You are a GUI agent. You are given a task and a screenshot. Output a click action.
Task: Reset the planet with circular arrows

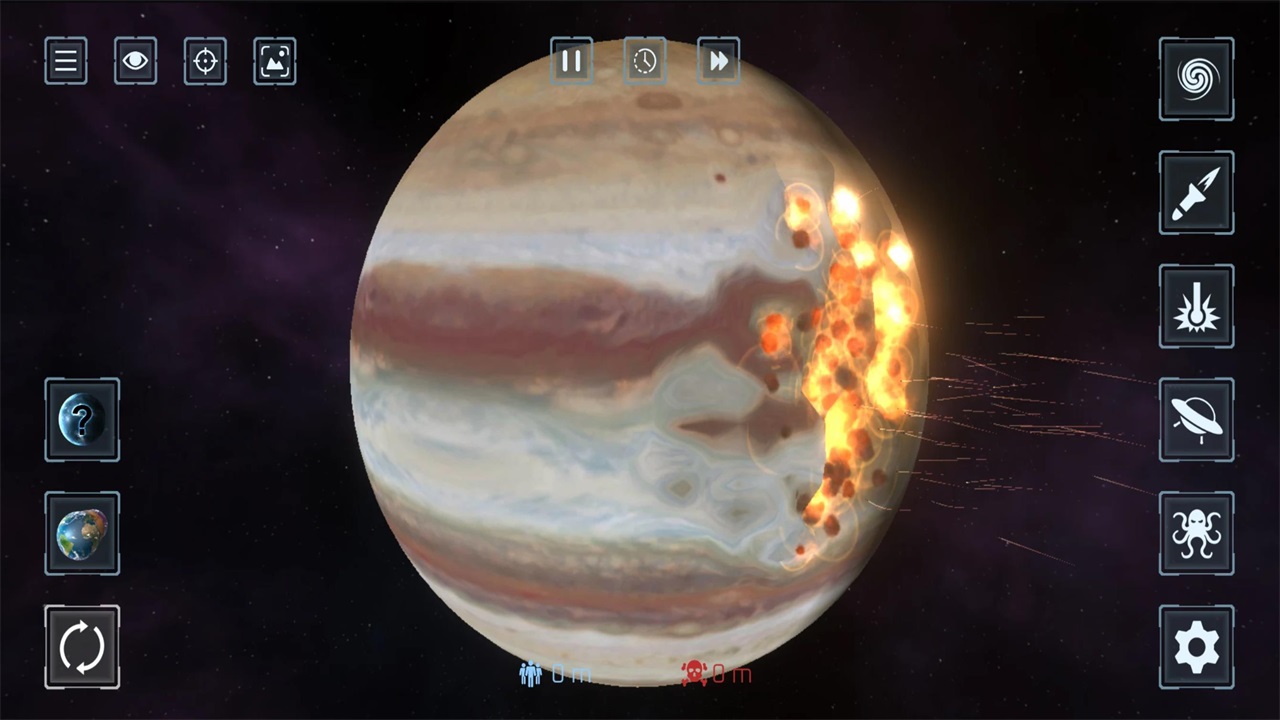[x=82, y=647]
